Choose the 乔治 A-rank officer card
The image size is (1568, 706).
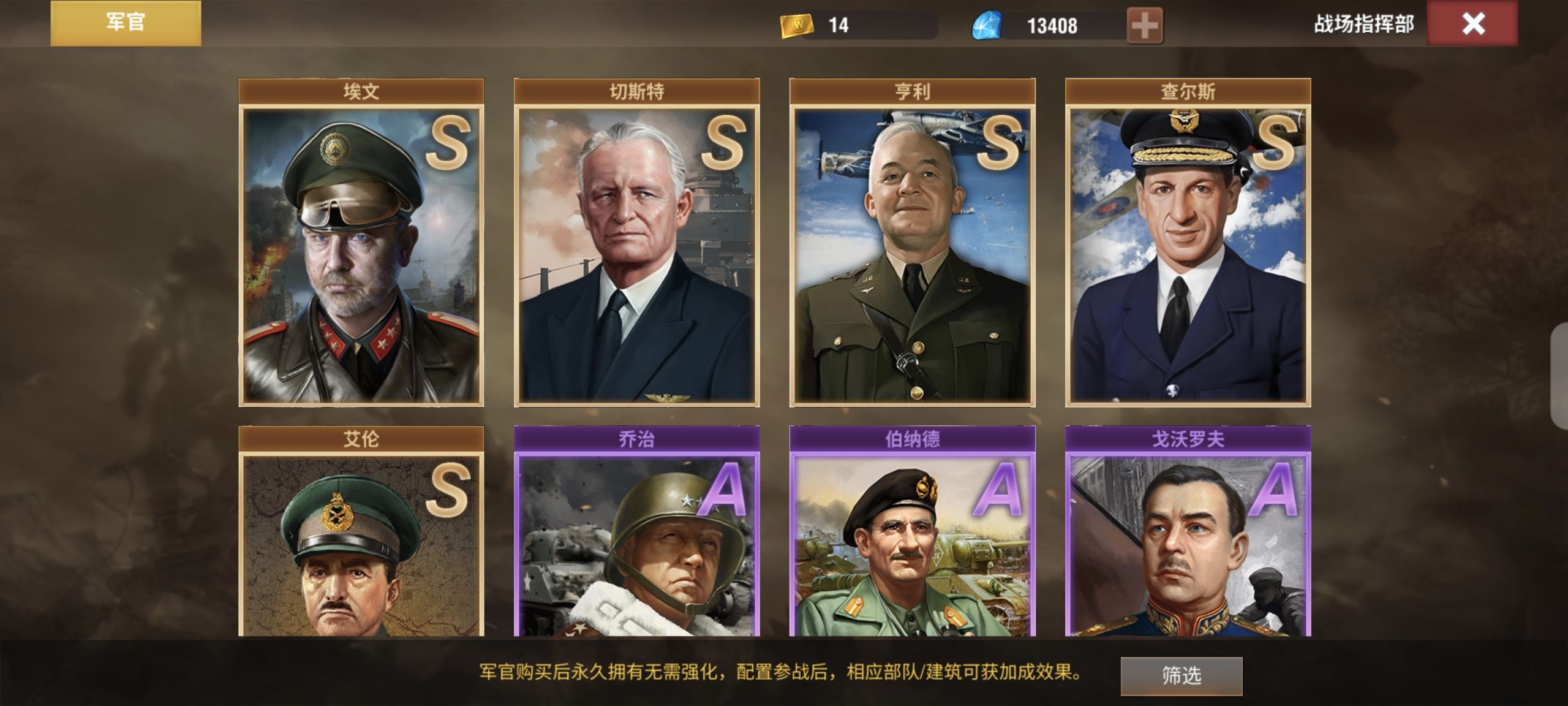[636, 531]
